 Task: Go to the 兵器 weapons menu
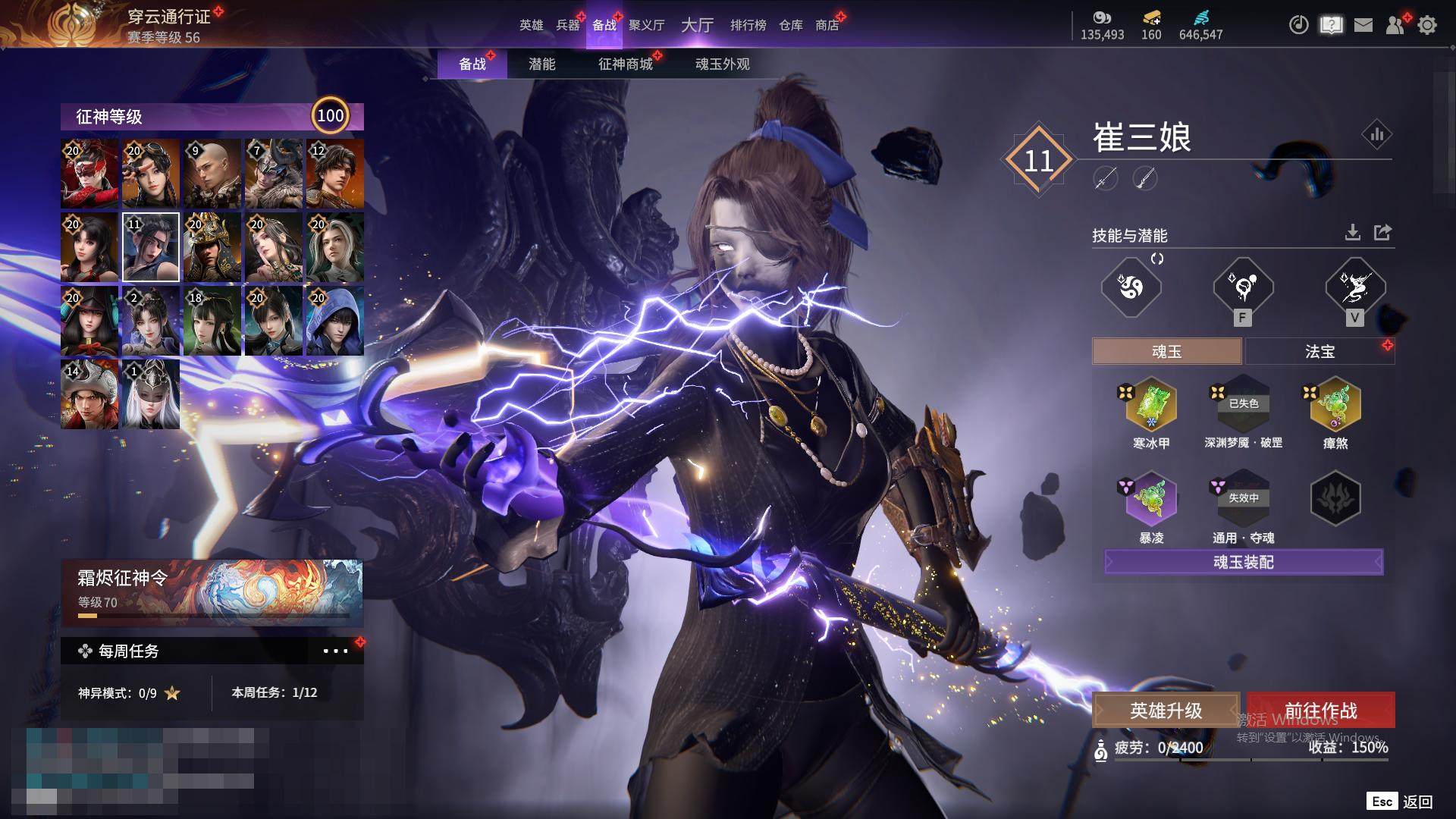pos(567,25)
